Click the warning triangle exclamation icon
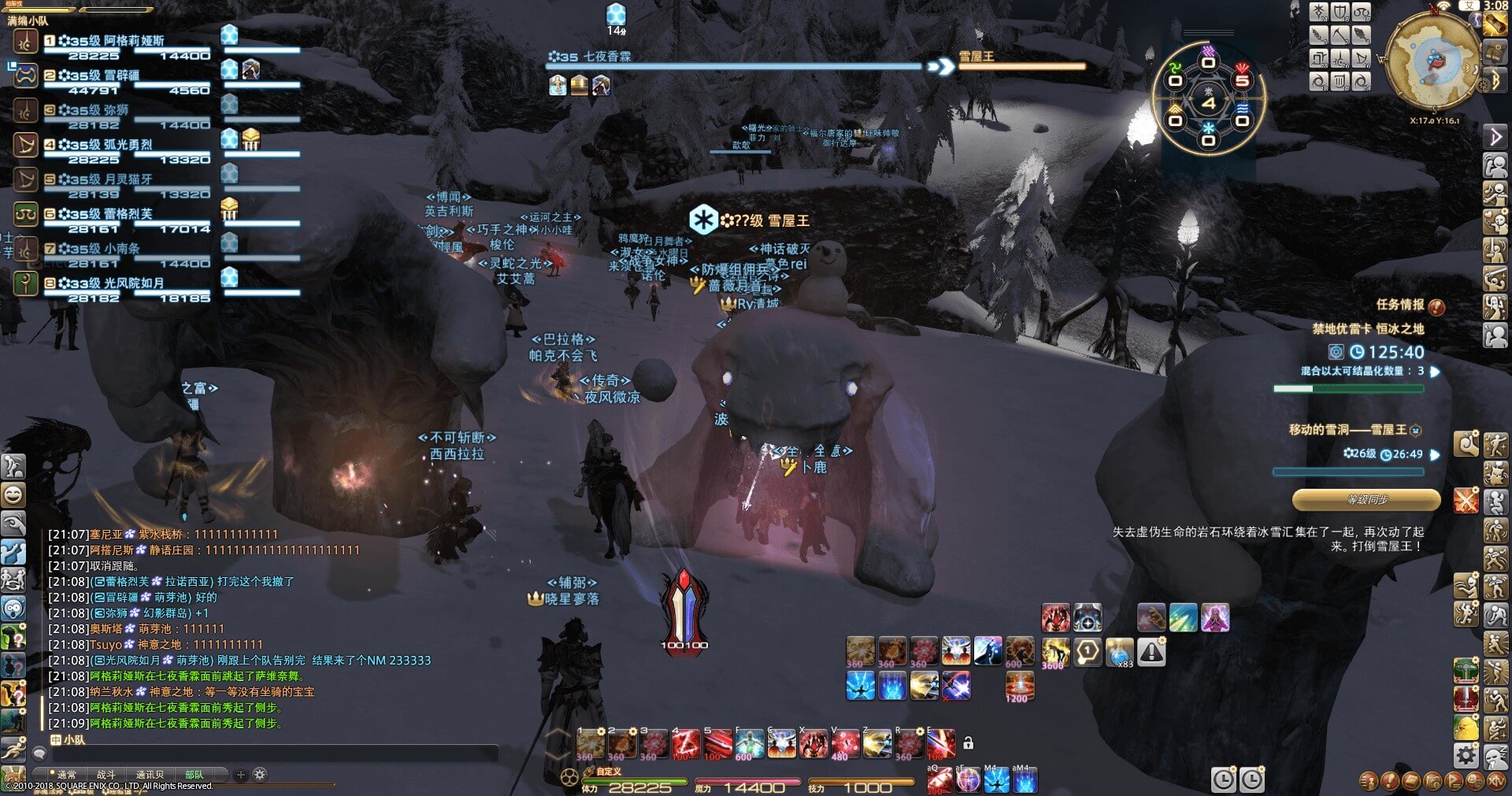This screenshot has width=1512, height=796. pos(1151,653)
